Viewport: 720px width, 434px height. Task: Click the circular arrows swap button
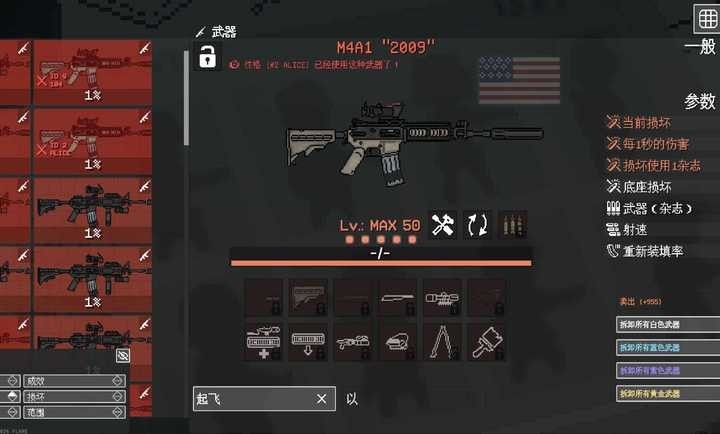[477, 225]
